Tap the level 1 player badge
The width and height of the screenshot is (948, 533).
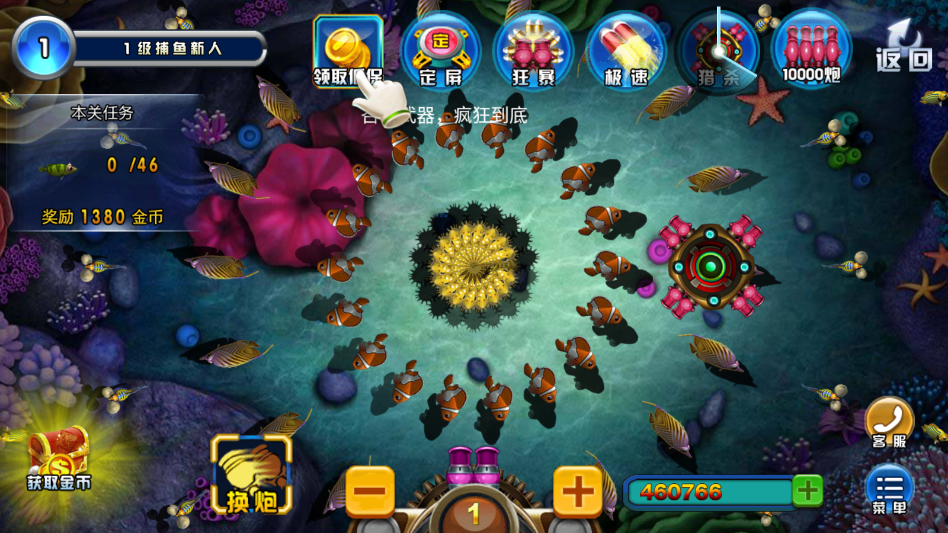(43, 47)
